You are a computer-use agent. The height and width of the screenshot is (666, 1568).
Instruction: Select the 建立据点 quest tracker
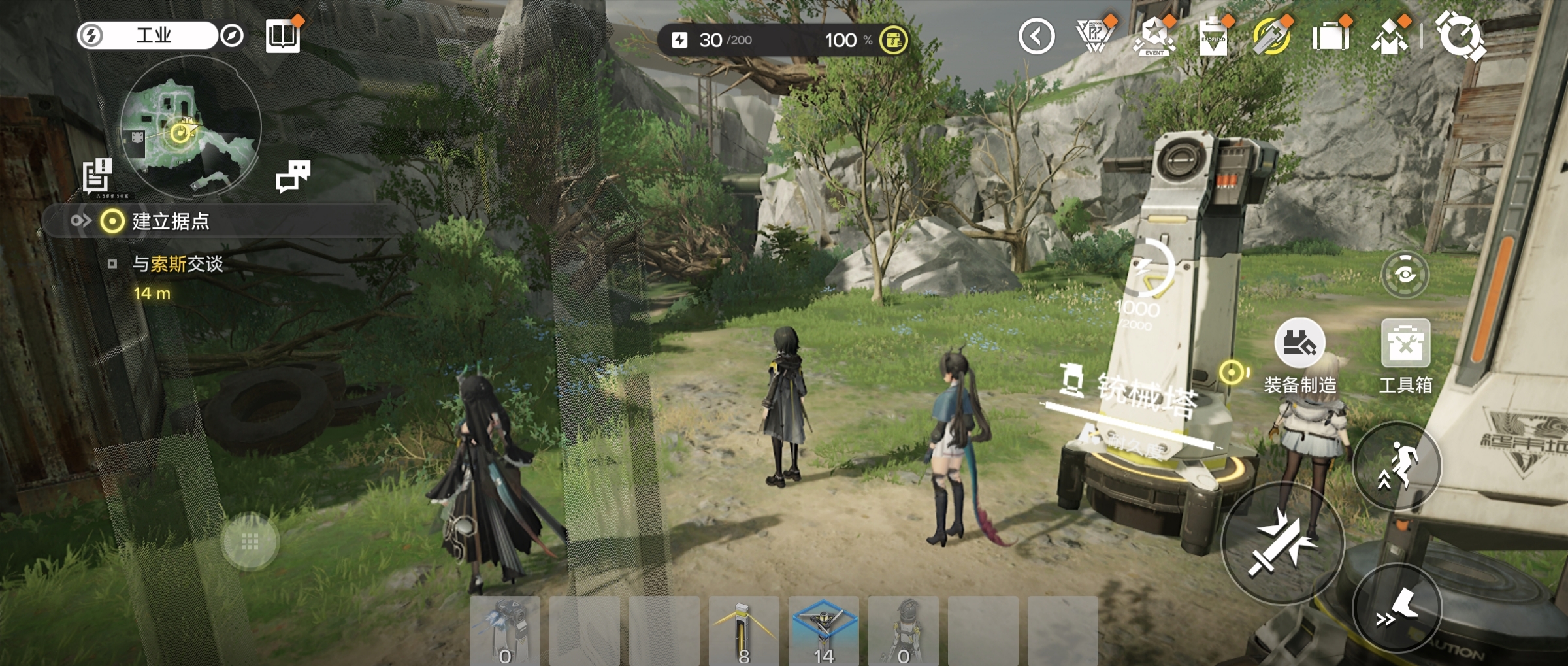pyautogui.click(x=170, y=222)
